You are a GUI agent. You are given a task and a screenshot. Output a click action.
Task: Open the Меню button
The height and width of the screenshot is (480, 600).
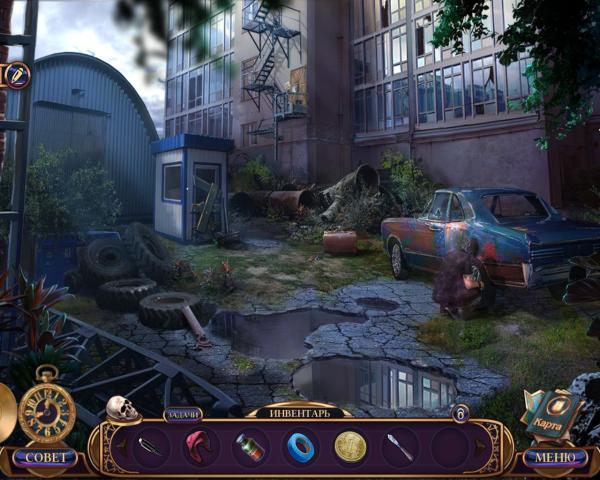click(x=555, y=457)
